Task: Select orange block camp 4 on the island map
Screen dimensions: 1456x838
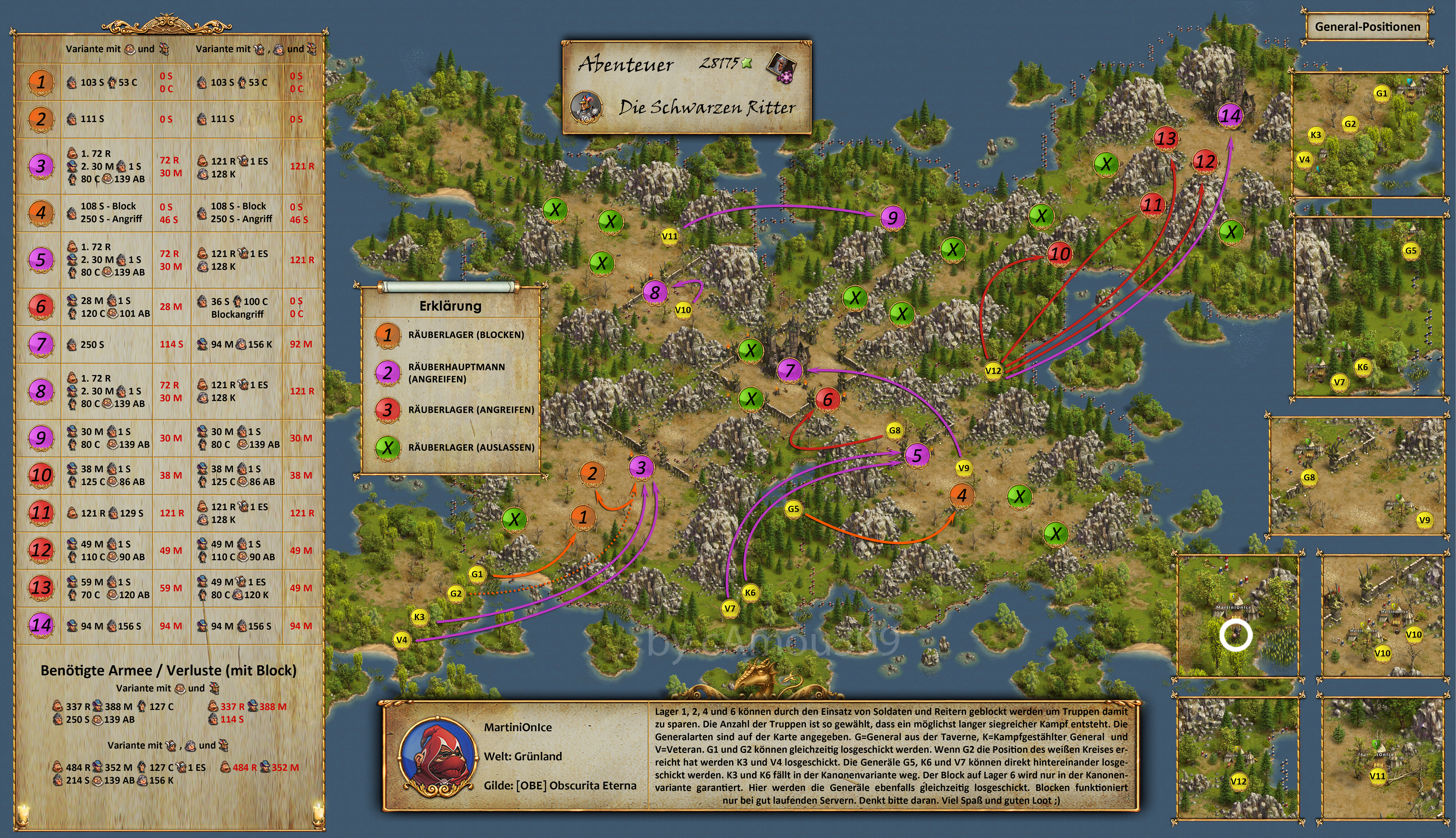Action: [961, 495]
